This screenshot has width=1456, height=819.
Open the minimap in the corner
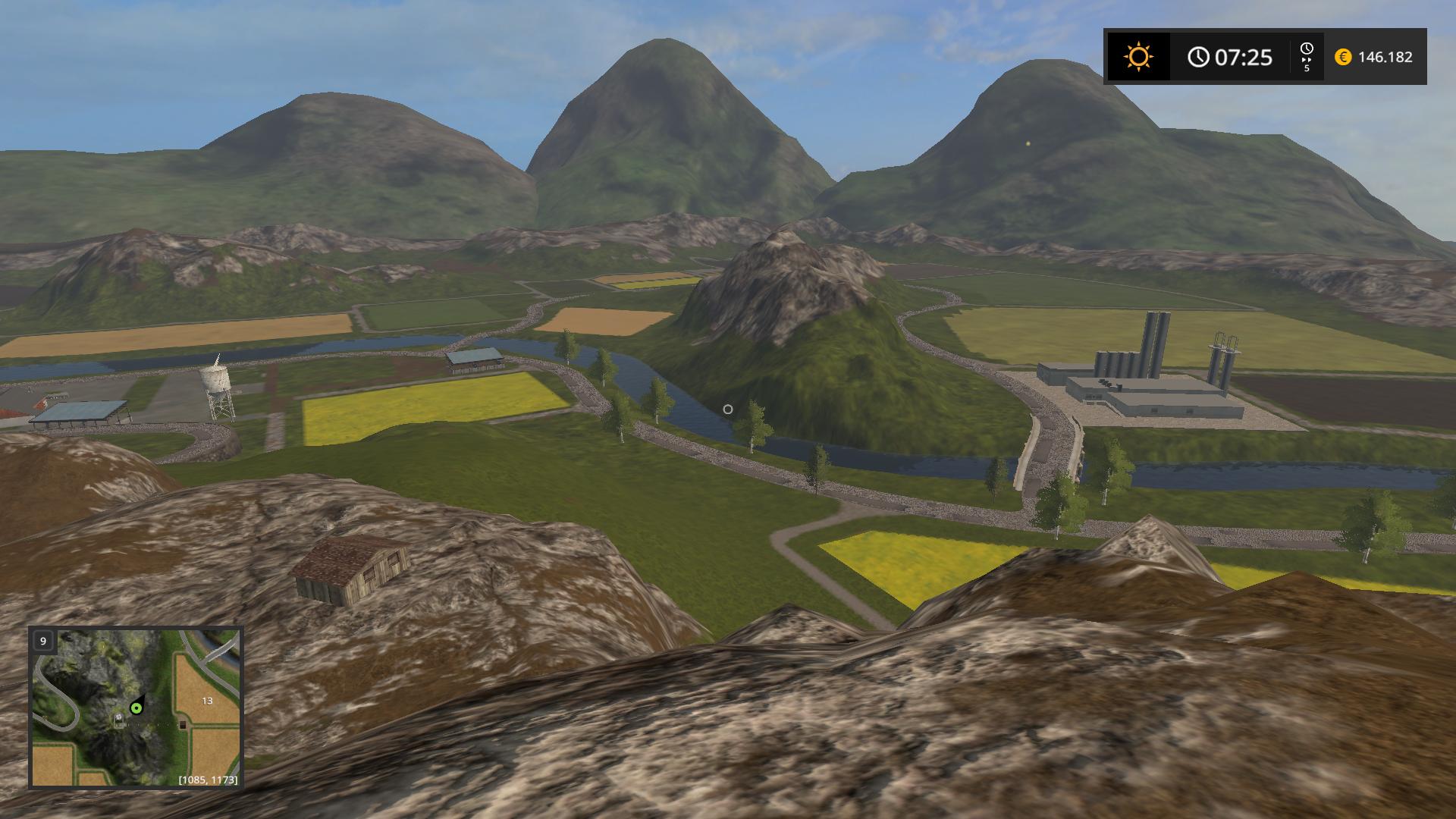click(136, 707)
